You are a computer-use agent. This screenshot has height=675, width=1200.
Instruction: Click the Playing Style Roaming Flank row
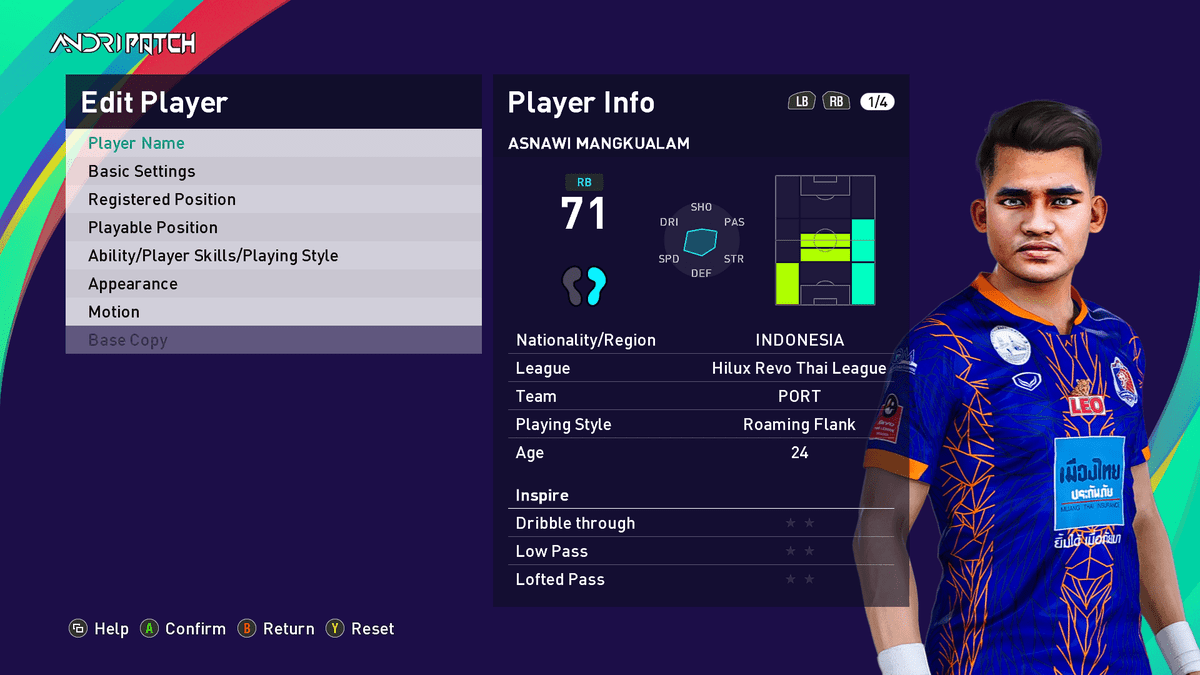(x=700, y=424)
